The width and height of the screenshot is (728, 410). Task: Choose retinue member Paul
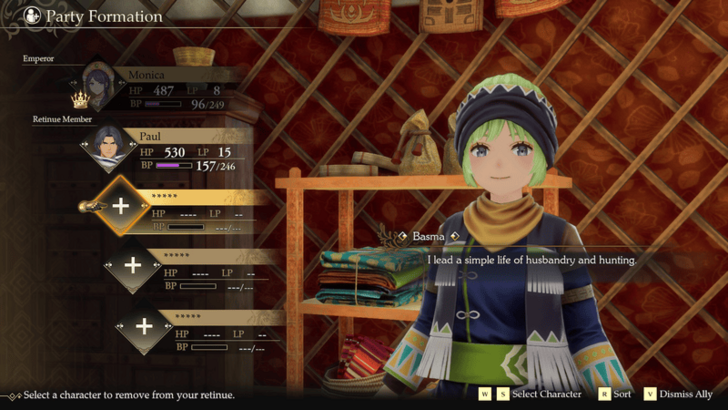point(170,150)
